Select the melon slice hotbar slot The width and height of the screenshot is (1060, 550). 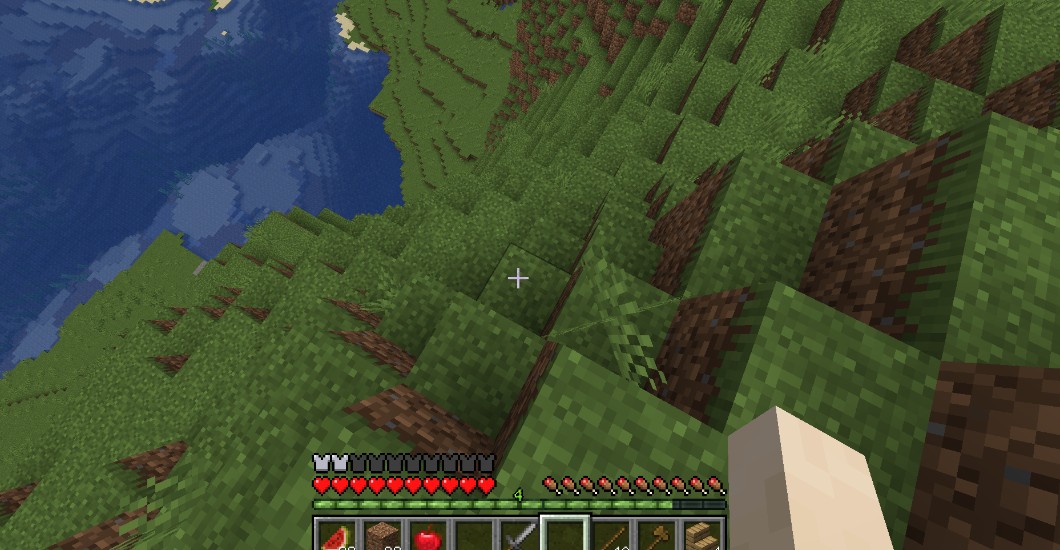336,537
